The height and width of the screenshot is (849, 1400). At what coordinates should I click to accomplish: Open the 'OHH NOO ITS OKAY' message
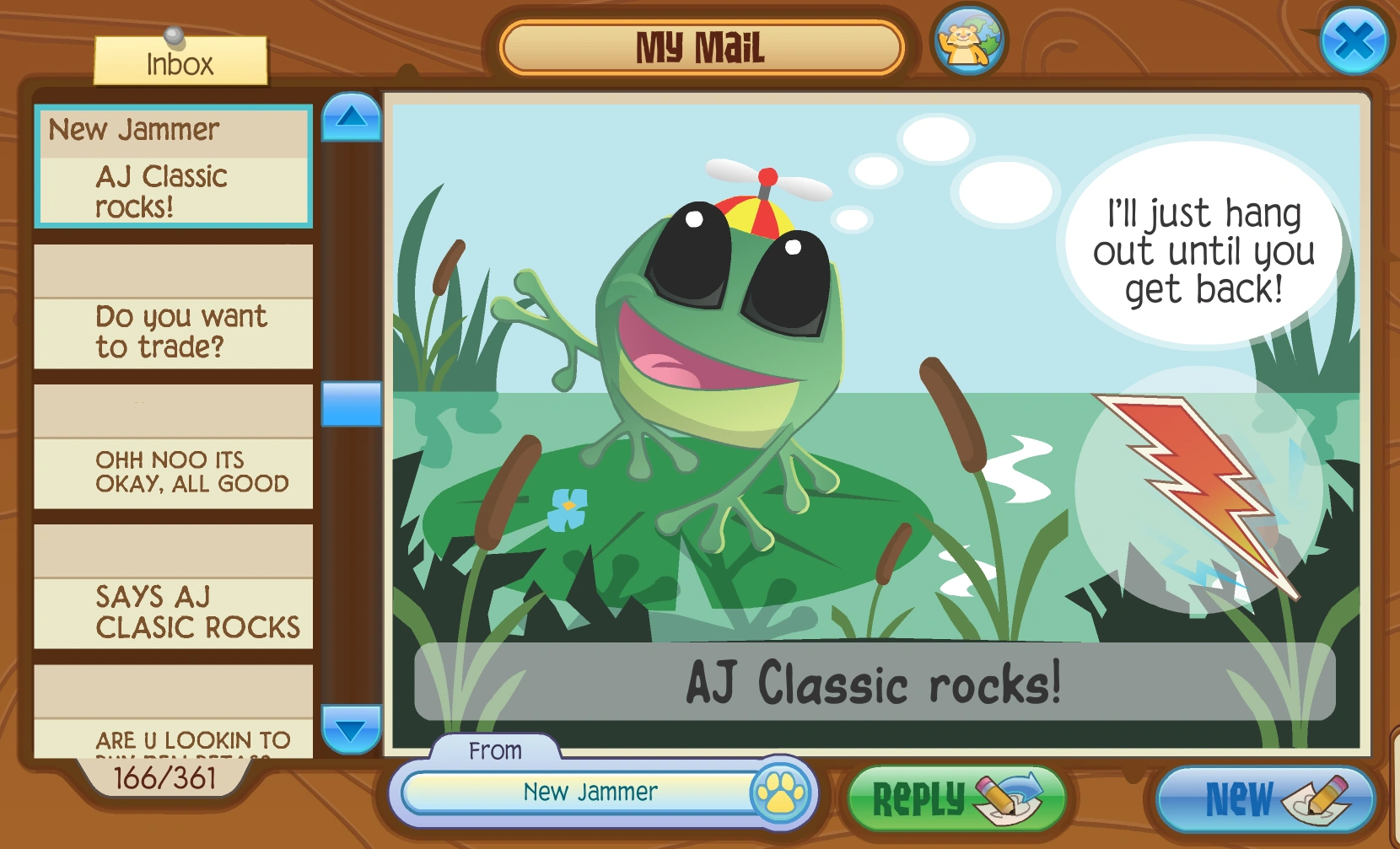(172, 472)
